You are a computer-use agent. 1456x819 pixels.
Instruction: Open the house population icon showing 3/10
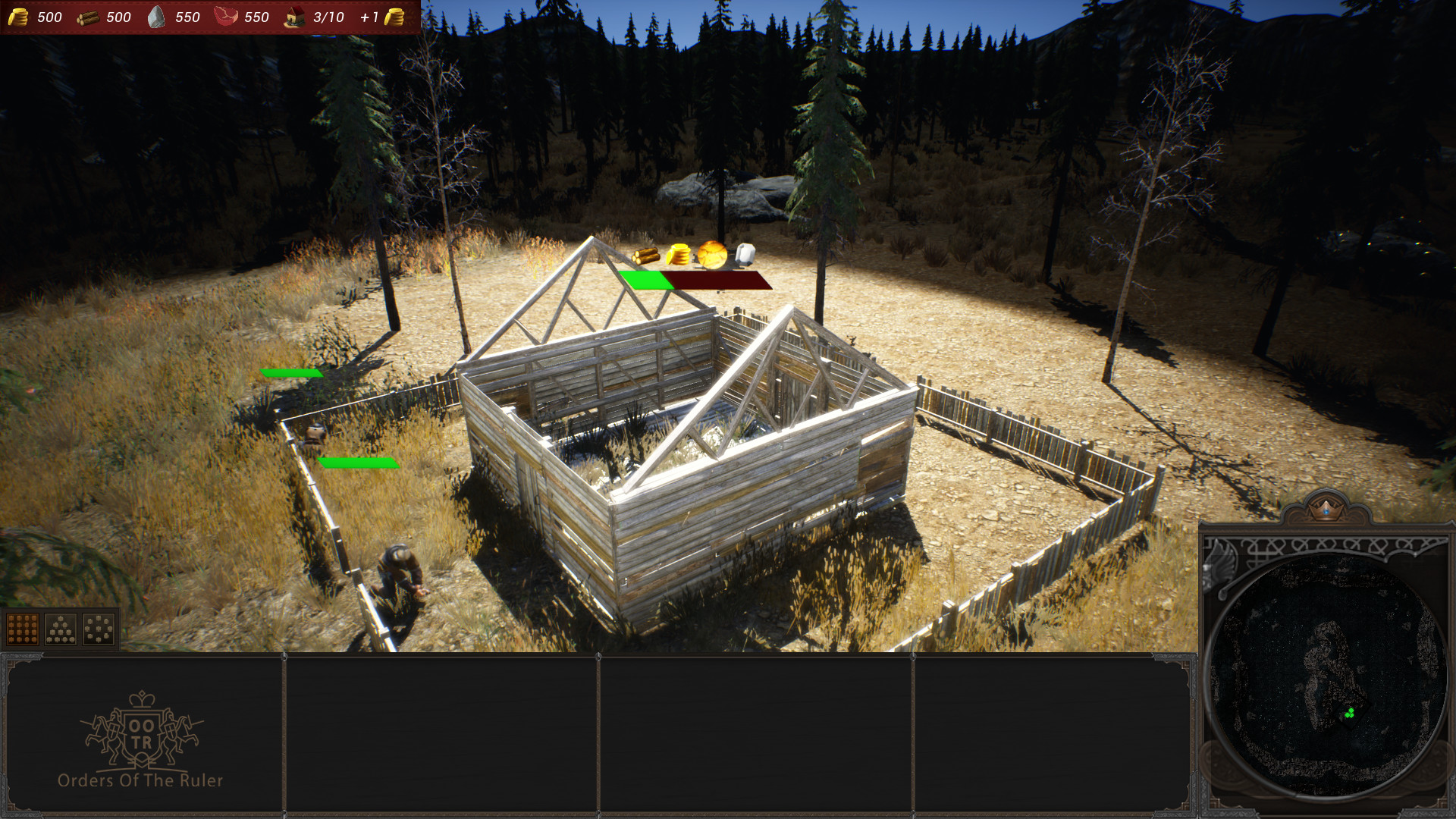point(297,17)
